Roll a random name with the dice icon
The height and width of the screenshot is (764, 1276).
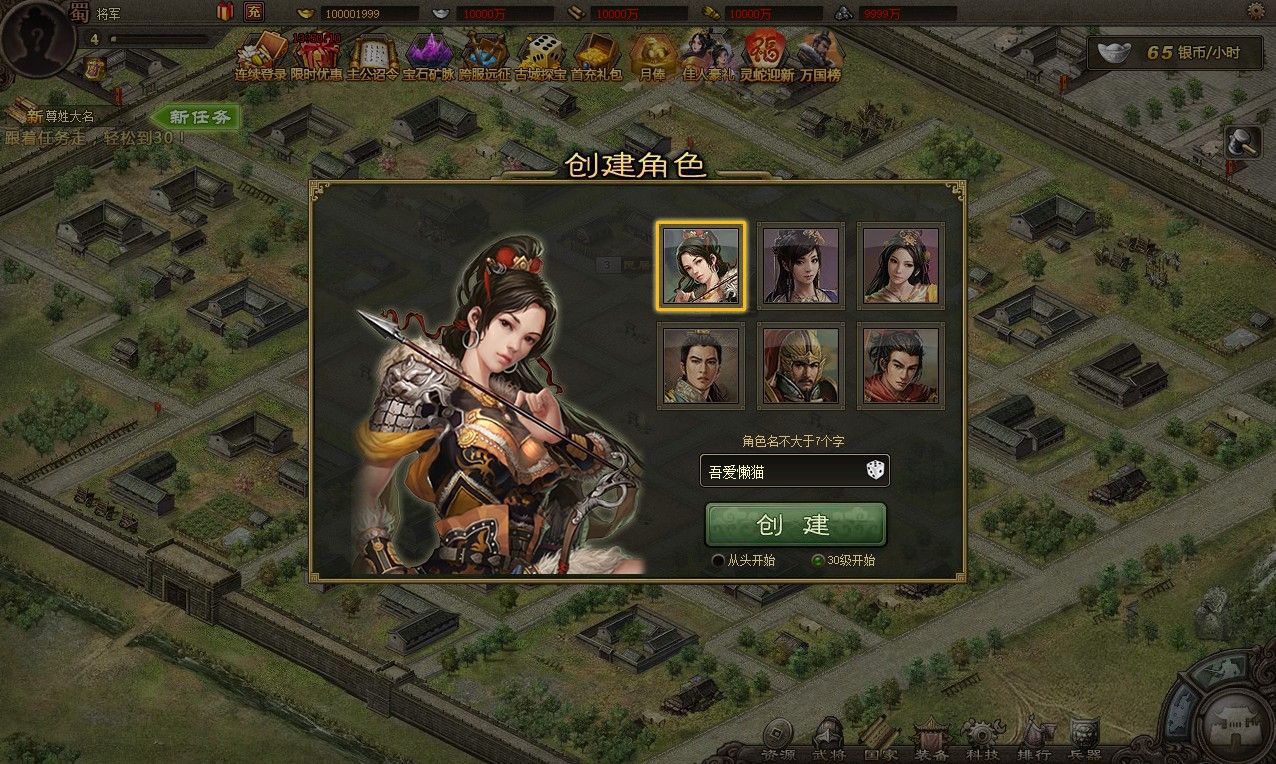[875, 471]
